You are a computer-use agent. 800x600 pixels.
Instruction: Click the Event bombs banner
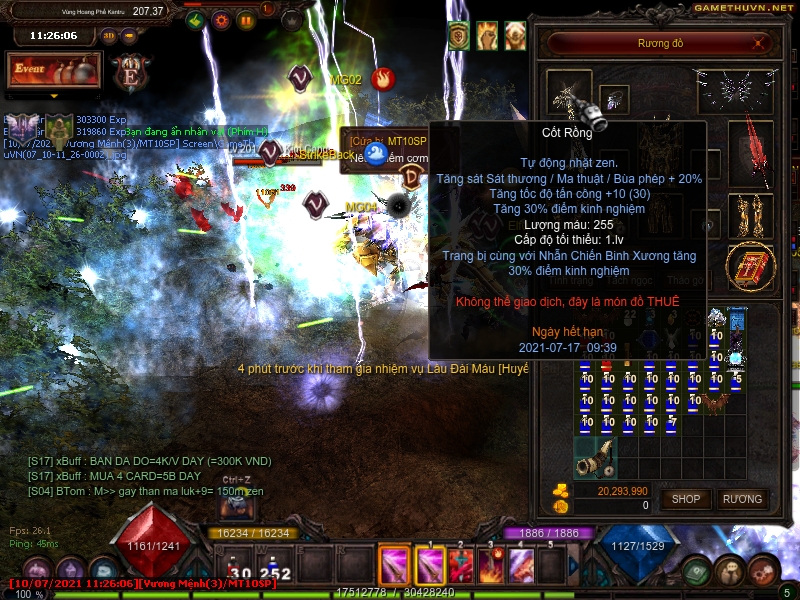pyautogui.click(x=54, y=70)
